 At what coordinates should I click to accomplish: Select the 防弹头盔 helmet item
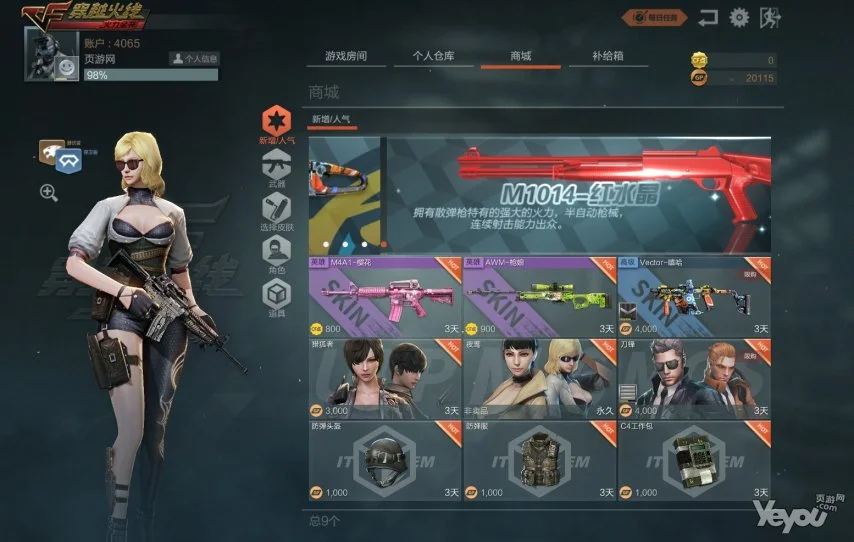385,459
